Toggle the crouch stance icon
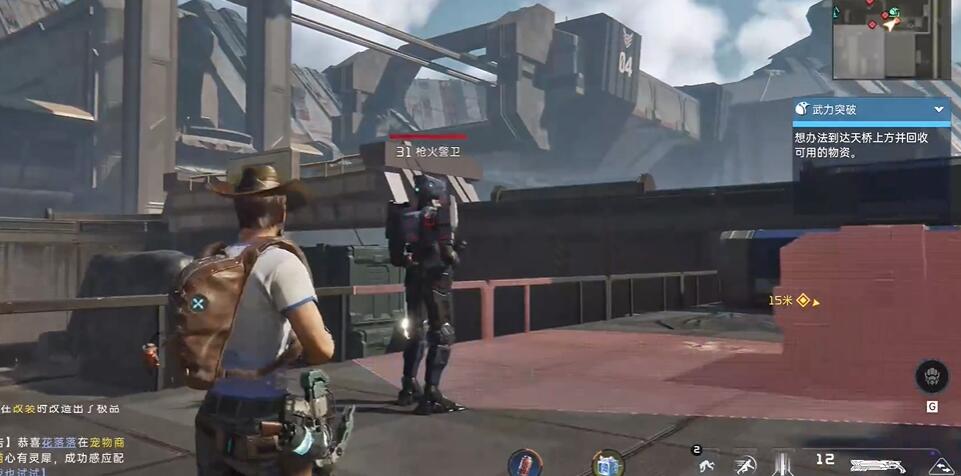The image size is (961, 476). pos(706,464)
